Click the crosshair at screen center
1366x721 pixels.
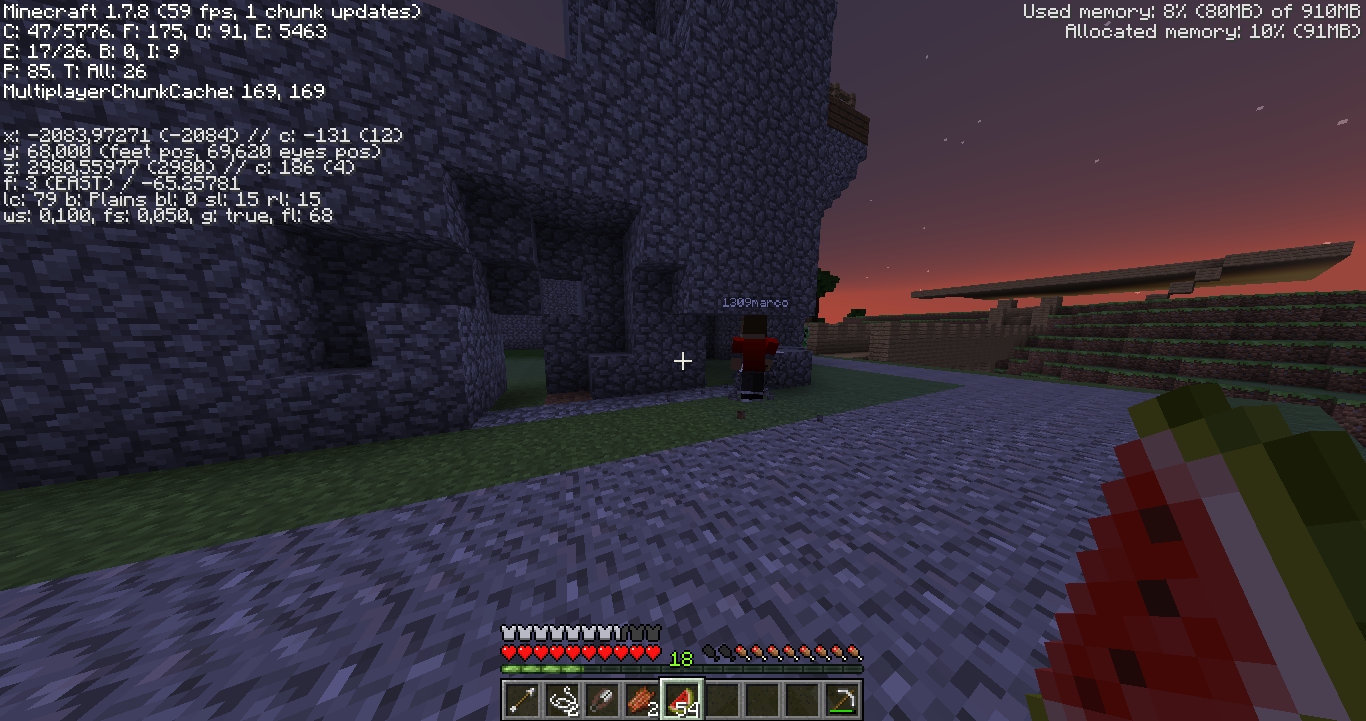pyautogui.click(x=683, y=360)
